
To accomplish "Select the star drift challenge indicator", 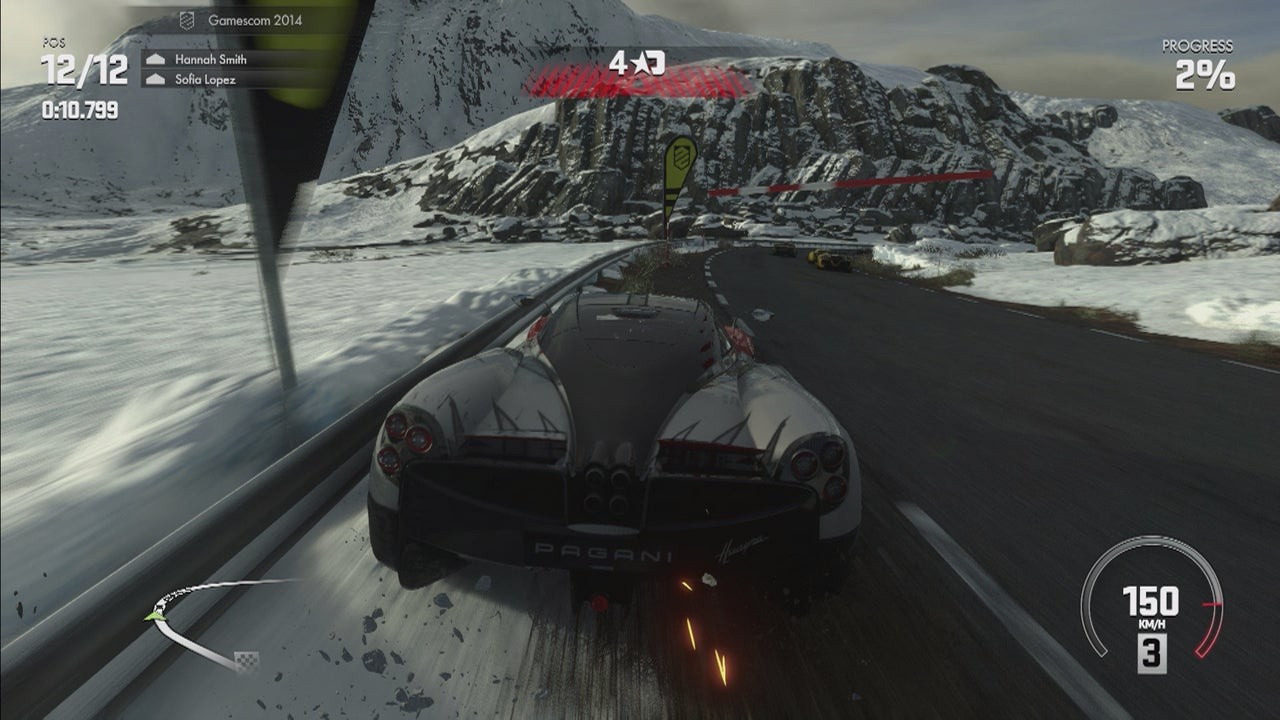I will 637,64.
